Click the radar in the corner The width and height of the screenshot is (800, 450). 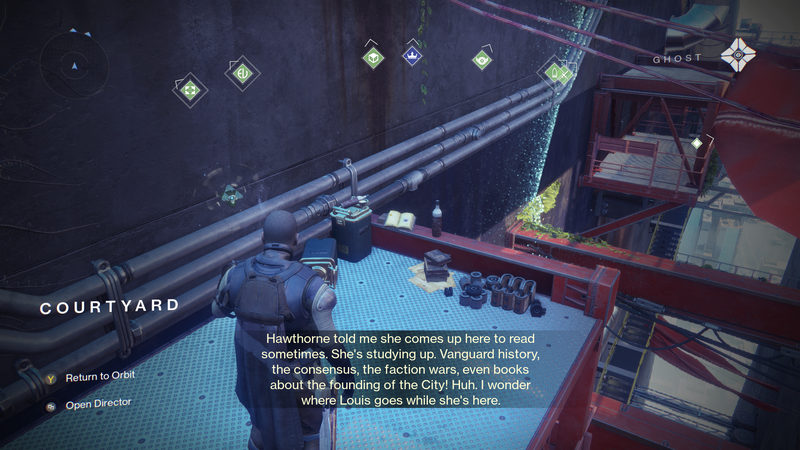[x=72, y=66]
